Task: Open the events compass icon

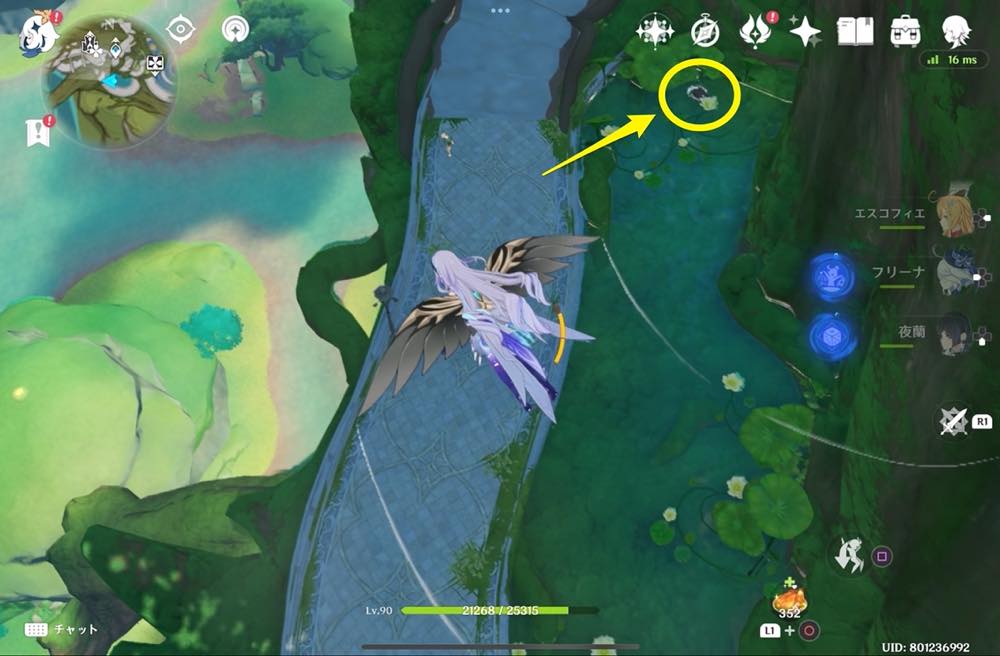Action: (705, 32)
